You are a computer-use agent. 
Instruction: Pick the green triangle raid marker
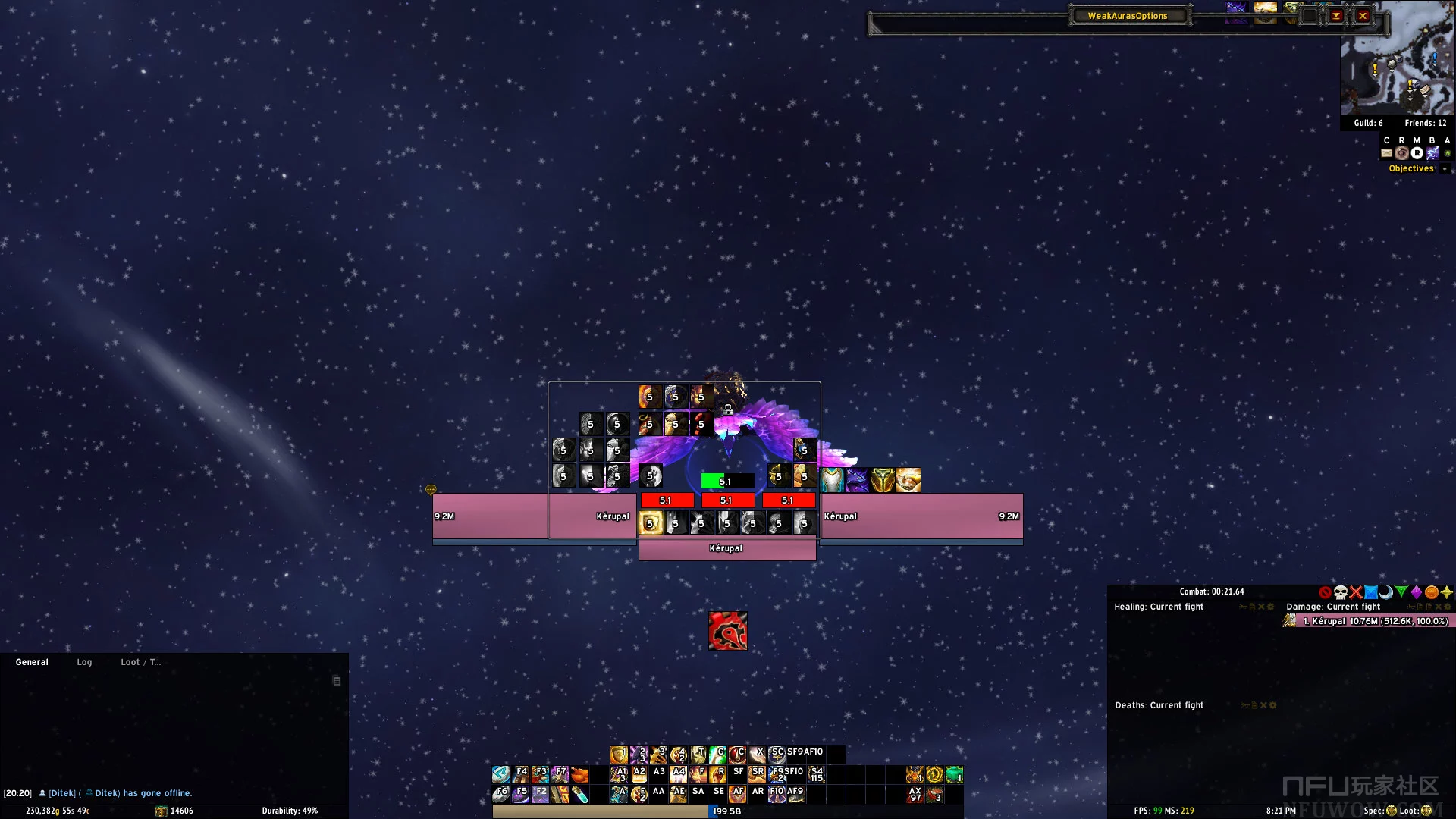click(x=1401, y=592)
